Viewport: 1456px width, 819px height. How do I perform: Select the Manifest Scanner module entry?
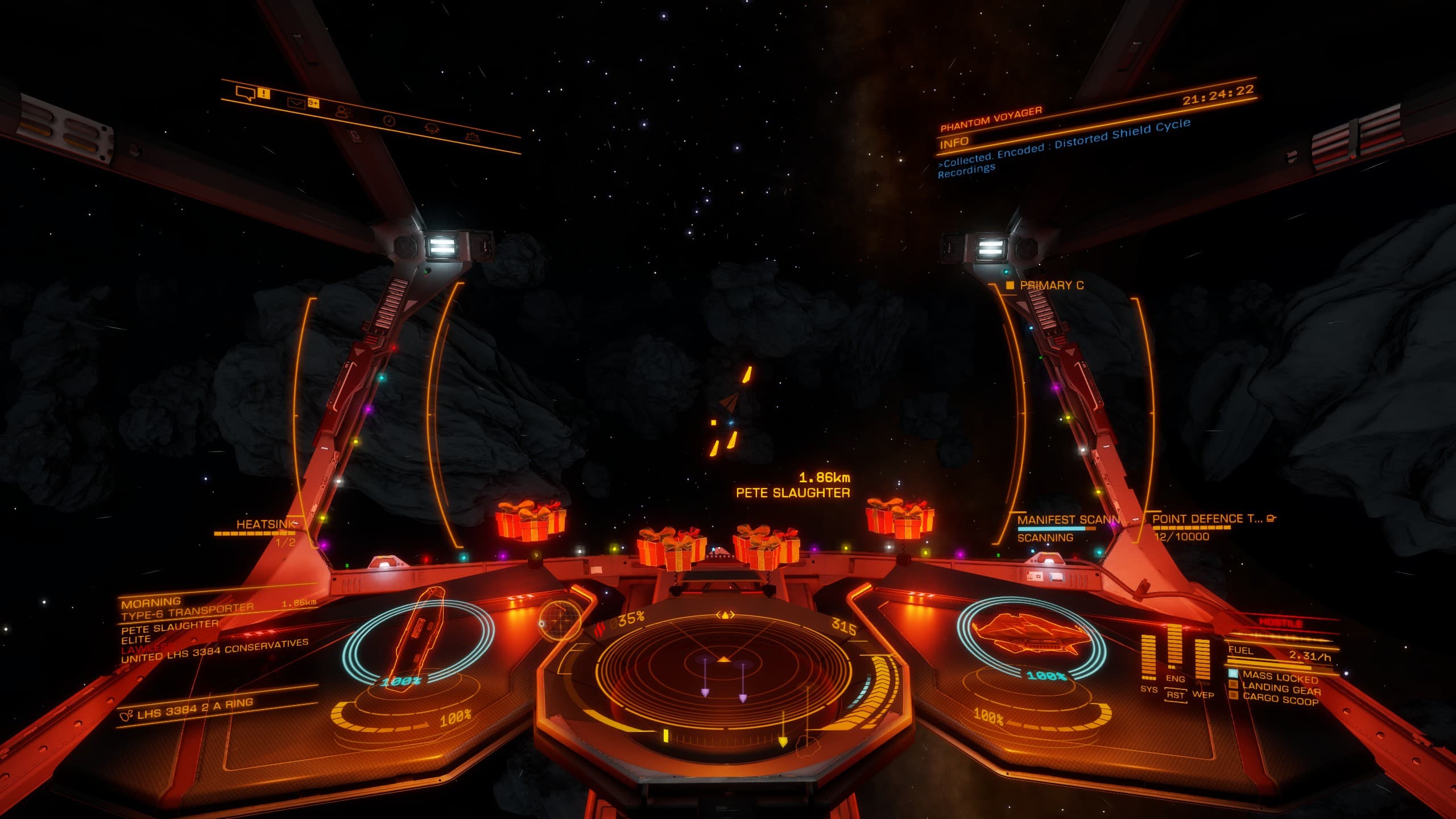1068,520
